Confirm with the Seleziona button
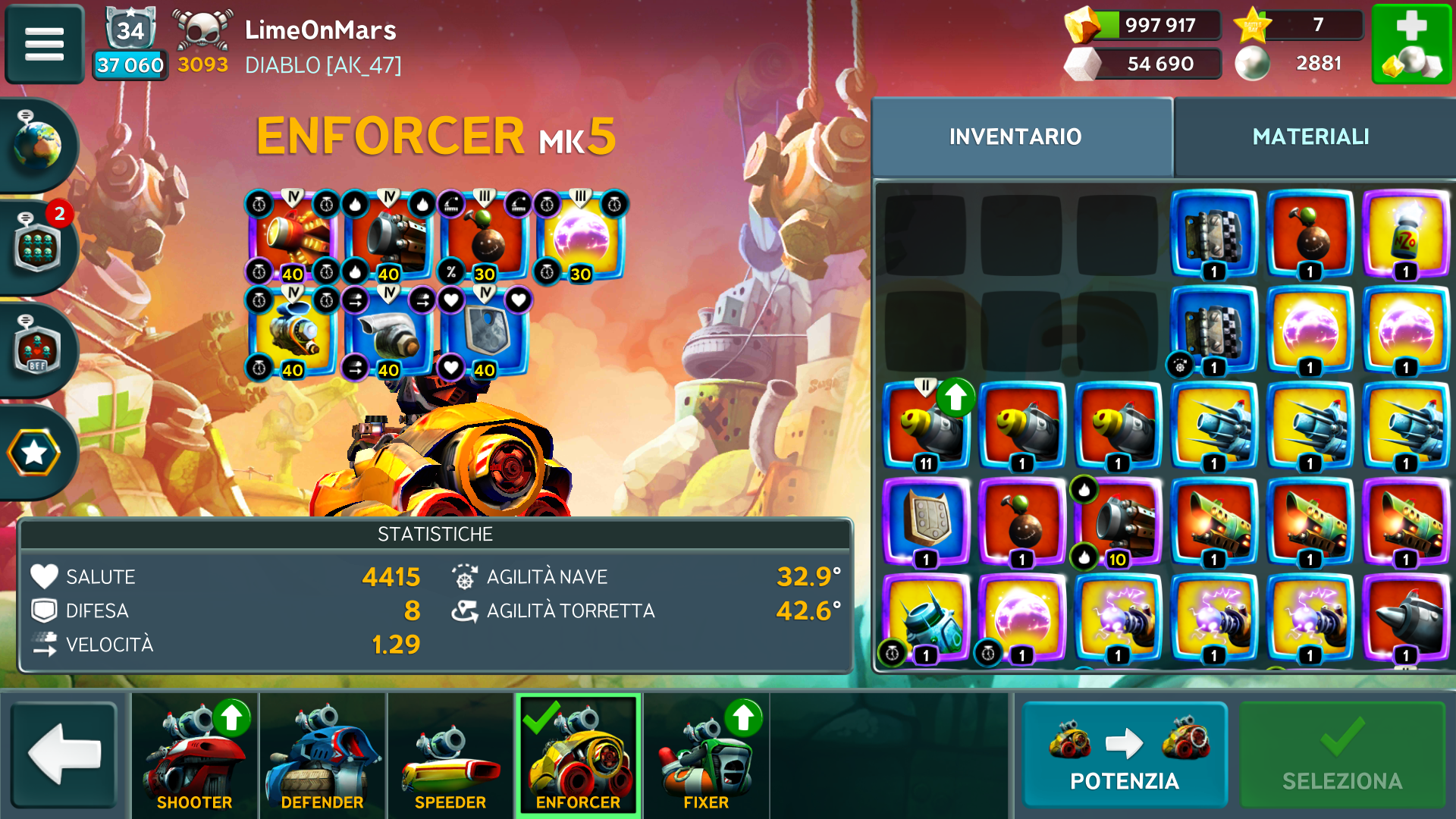This screenshot has width=1456, height=819. click(x=1341, y=755)
